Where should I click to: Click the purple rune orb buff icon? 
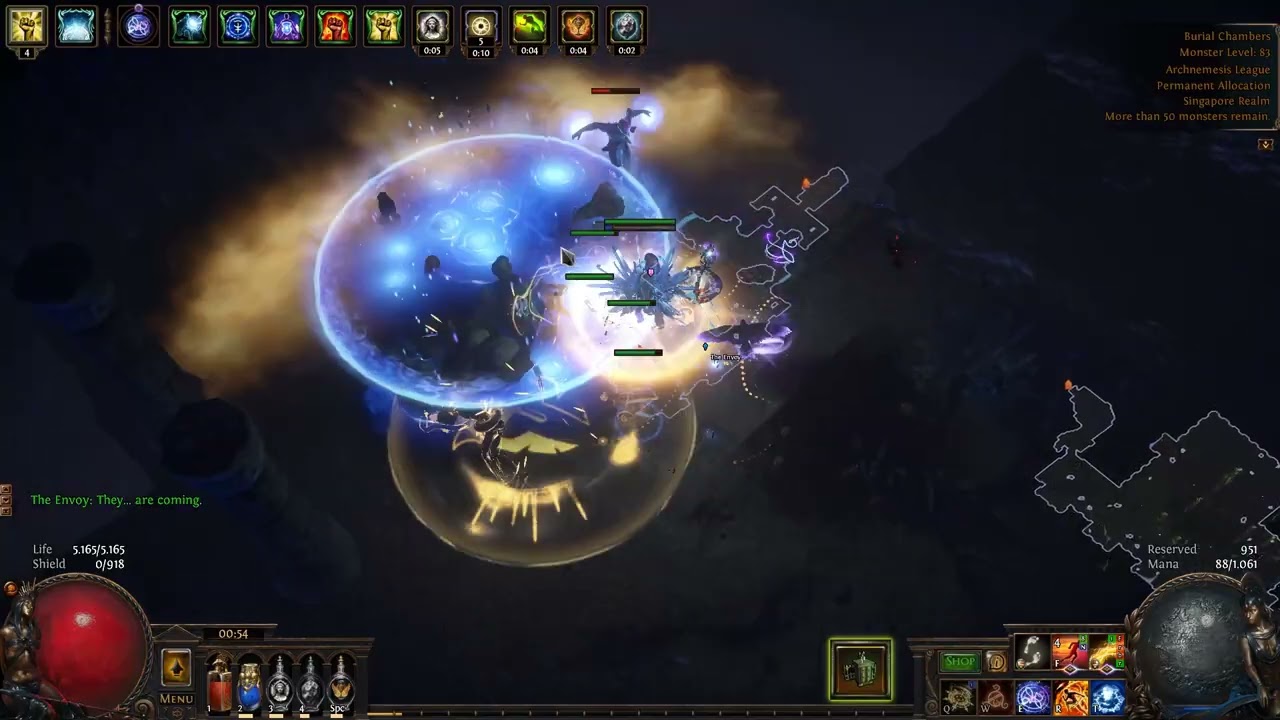point(138,27)
